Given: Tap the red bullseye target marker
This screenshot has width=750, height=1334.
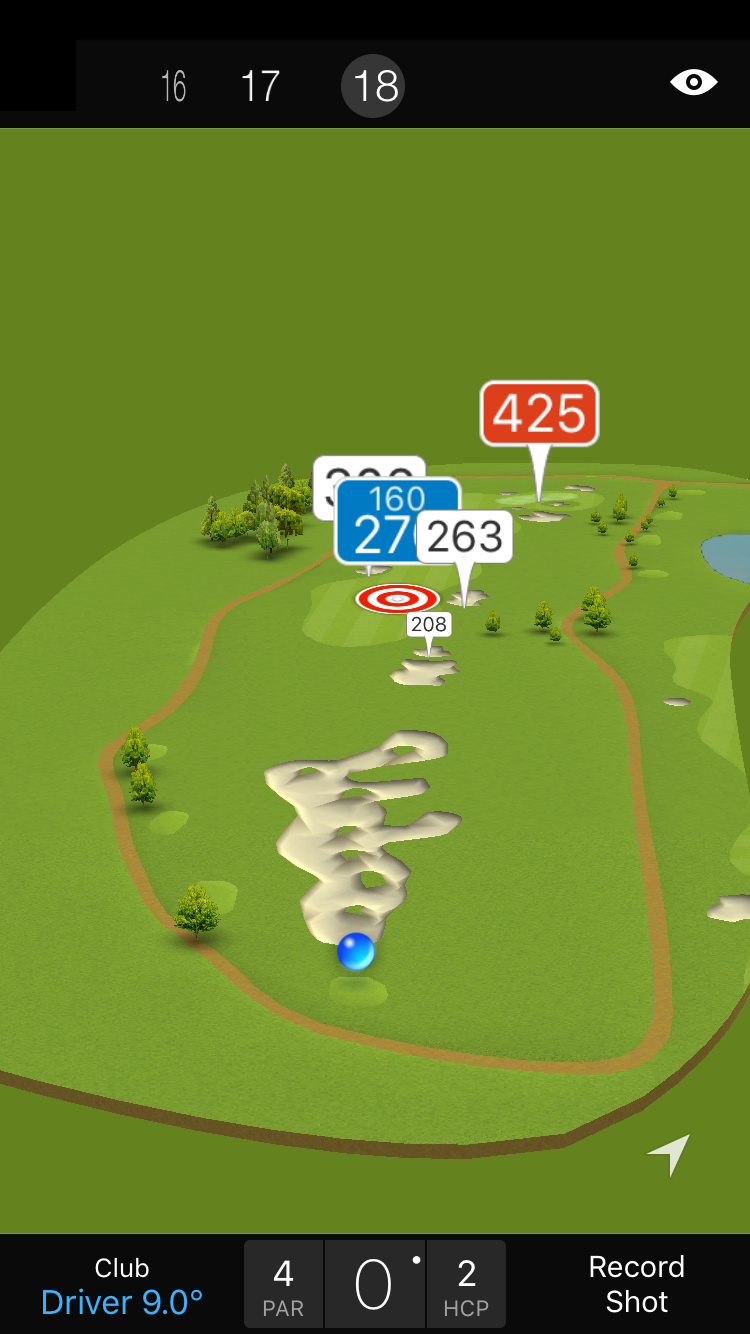Looking at the screenshot, I should click(397, 599).
